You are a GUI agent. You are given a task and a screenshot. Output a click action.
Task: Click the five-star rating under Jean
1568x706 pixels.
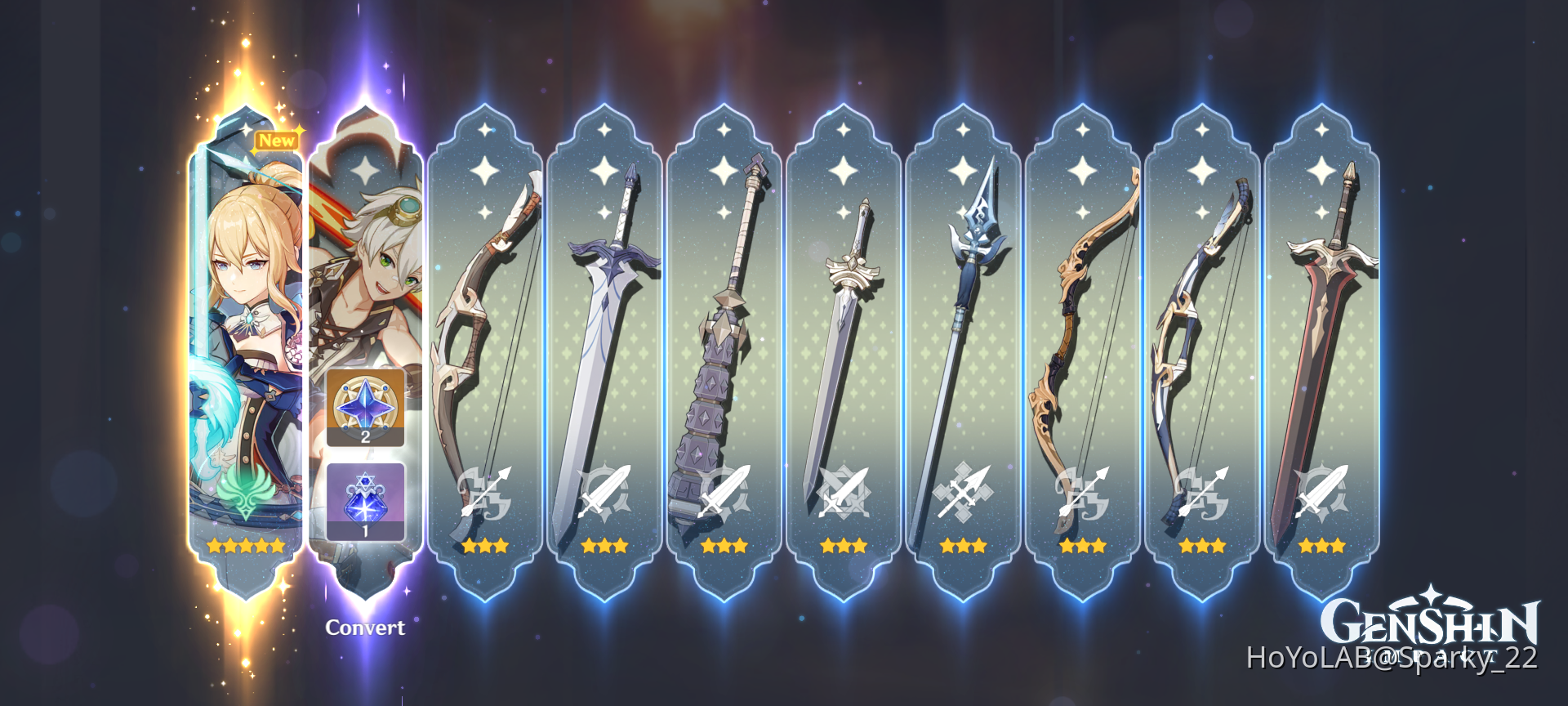[245, 546]
